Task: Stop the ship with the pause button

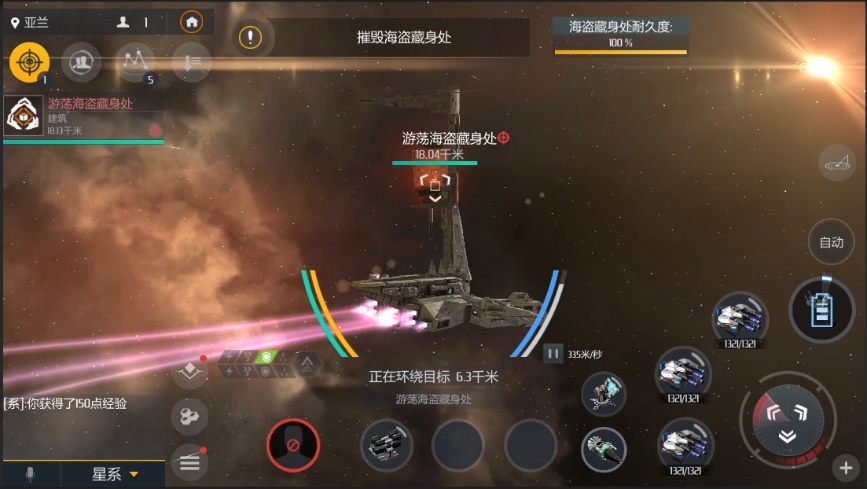Action: click(553, 353)
